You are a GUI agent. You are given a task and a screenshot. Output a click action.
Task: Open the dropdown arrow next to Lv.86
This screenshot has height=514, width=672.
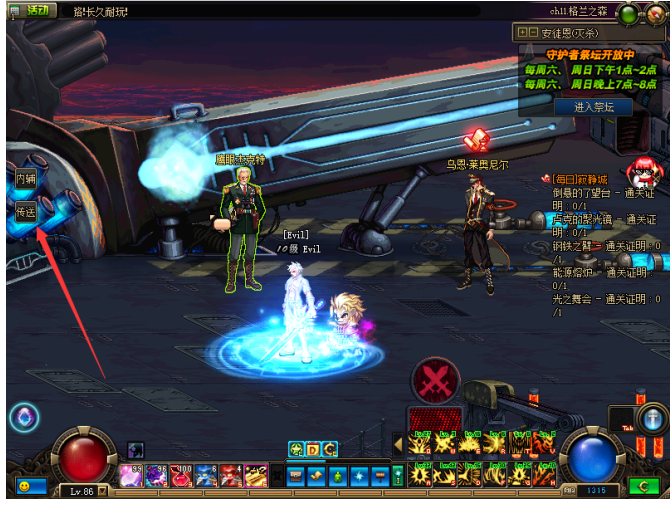[x=103, y=492]
